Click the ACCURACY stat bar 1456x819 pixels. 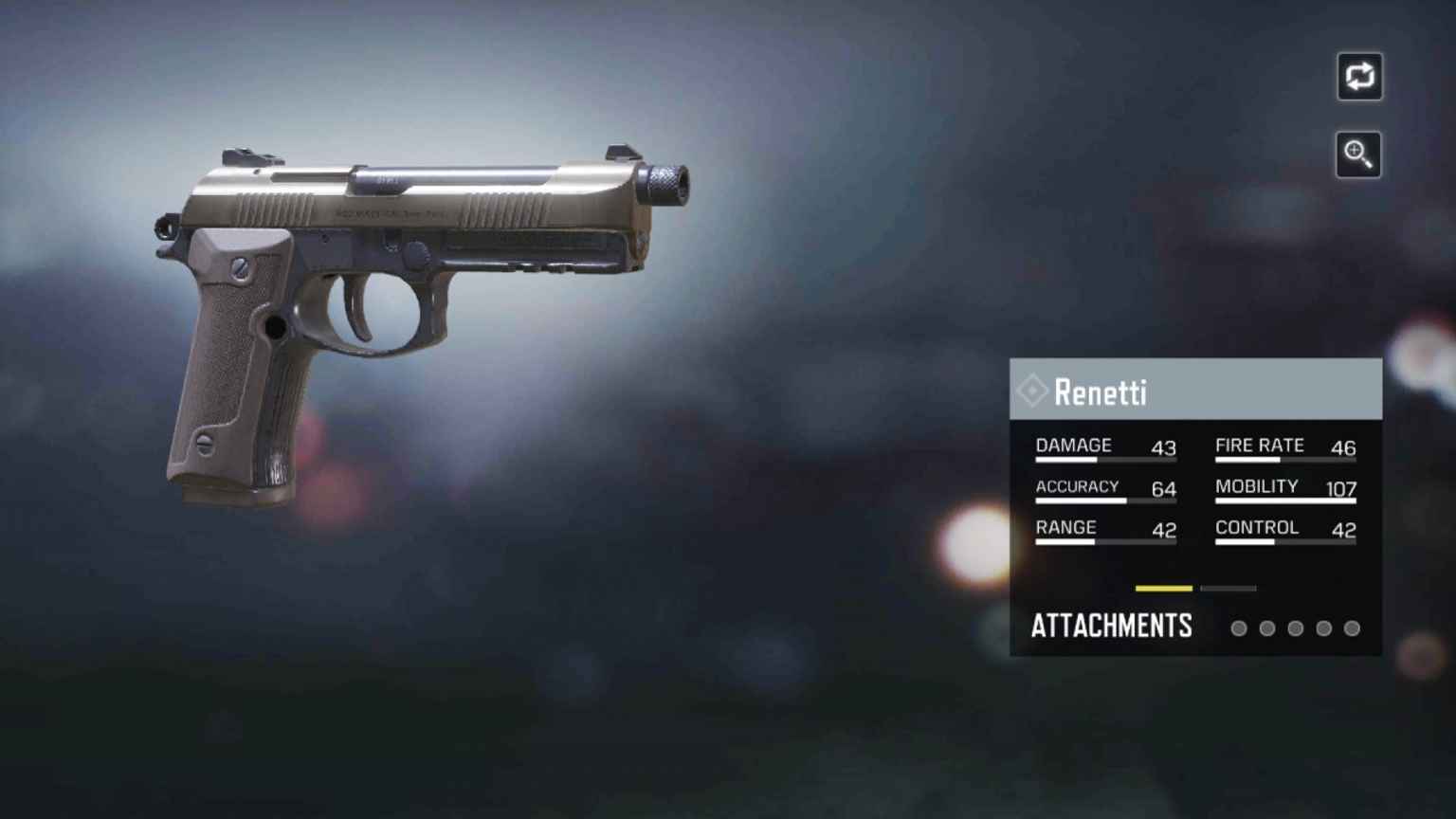point(1105,501)
